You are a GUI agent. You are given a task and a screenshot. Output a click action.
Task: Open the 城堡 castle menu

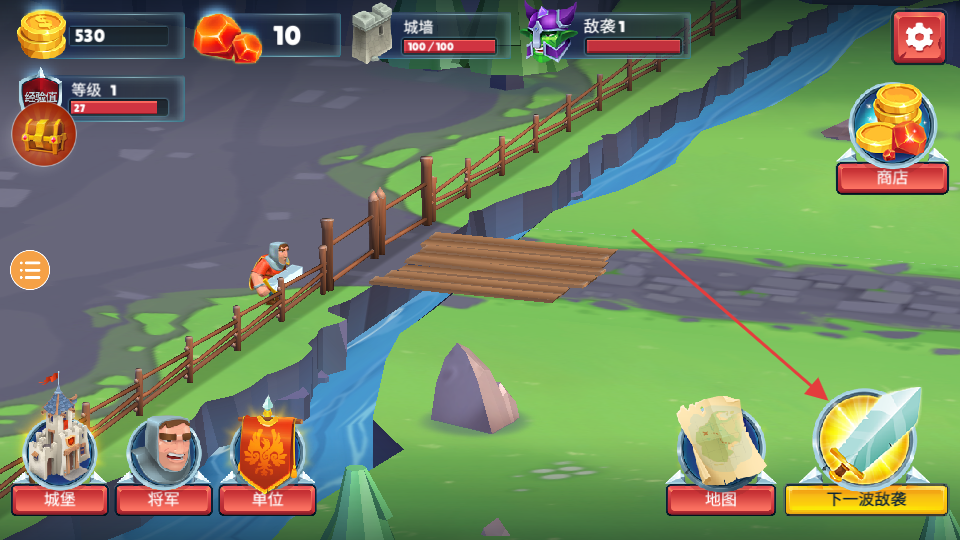[60, 460]
